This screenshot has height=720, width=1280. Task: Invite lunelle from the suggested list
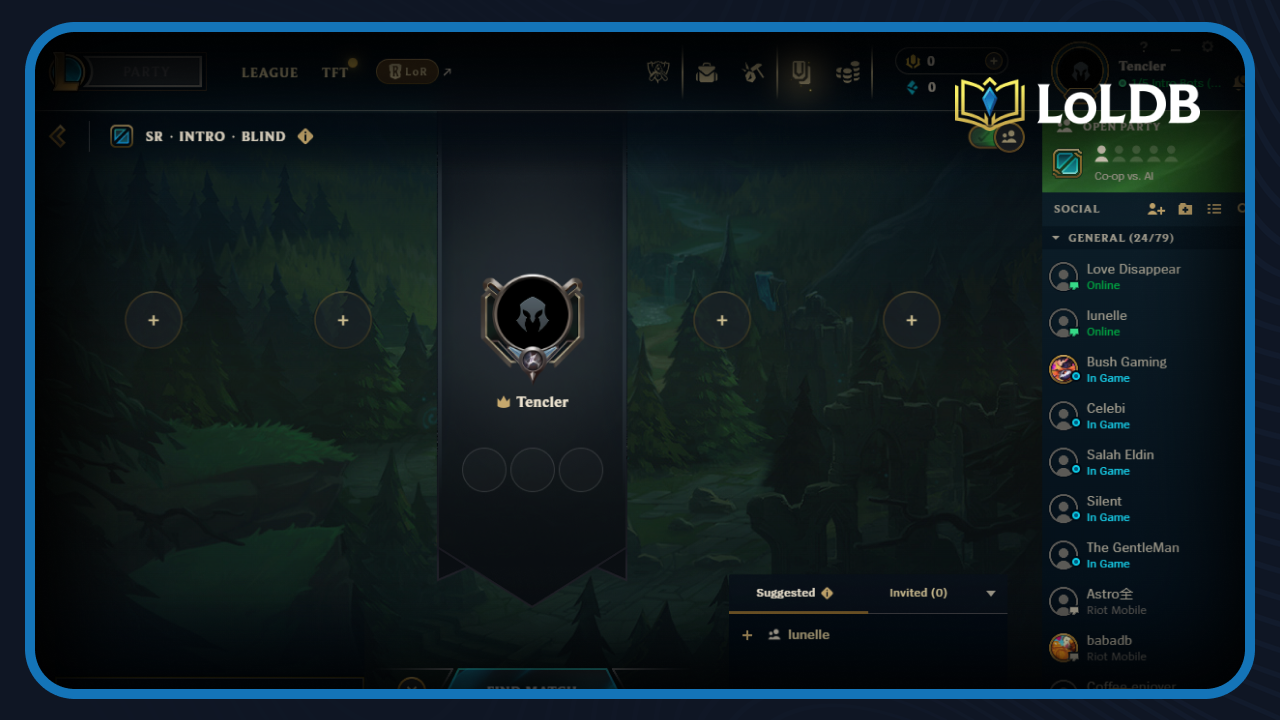click(x=747, y=634)
